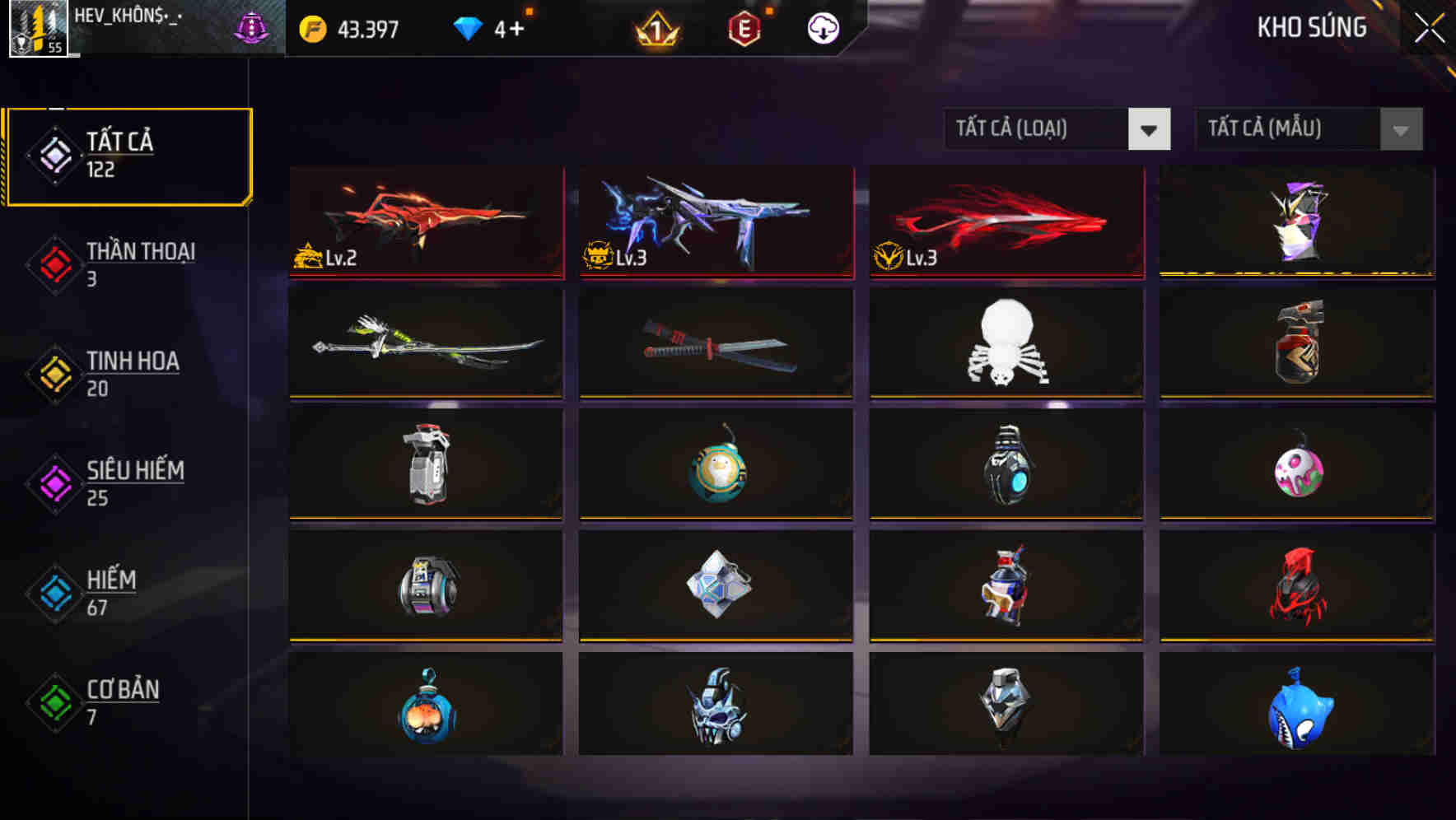Select the HIẾM 67 category entry
1456x820 pixels.
(111, 592)
